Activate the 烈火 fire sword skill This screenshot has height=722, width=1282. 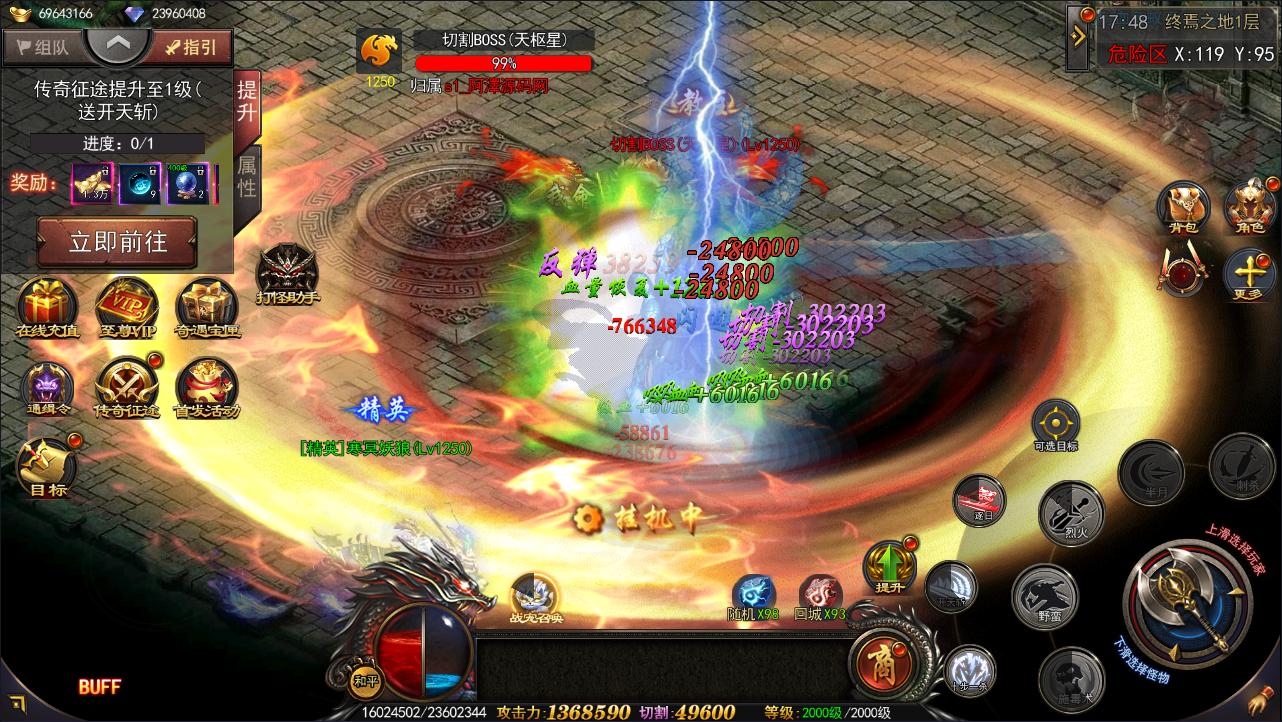[1069, 511]
